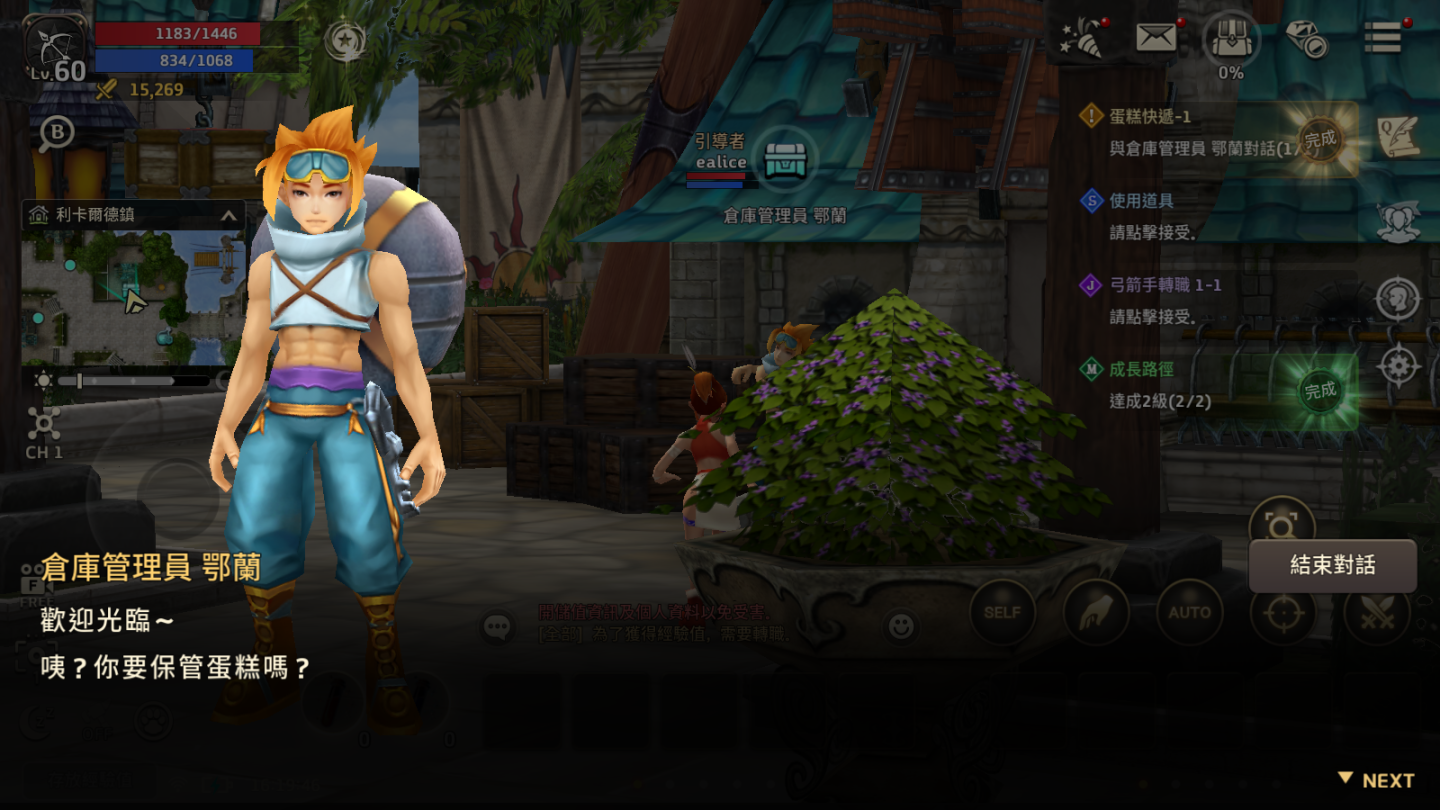Complete the 蛋糕快遞-1 quest entry
This screenshot has width=1440, height=810.
(1320, 140)
